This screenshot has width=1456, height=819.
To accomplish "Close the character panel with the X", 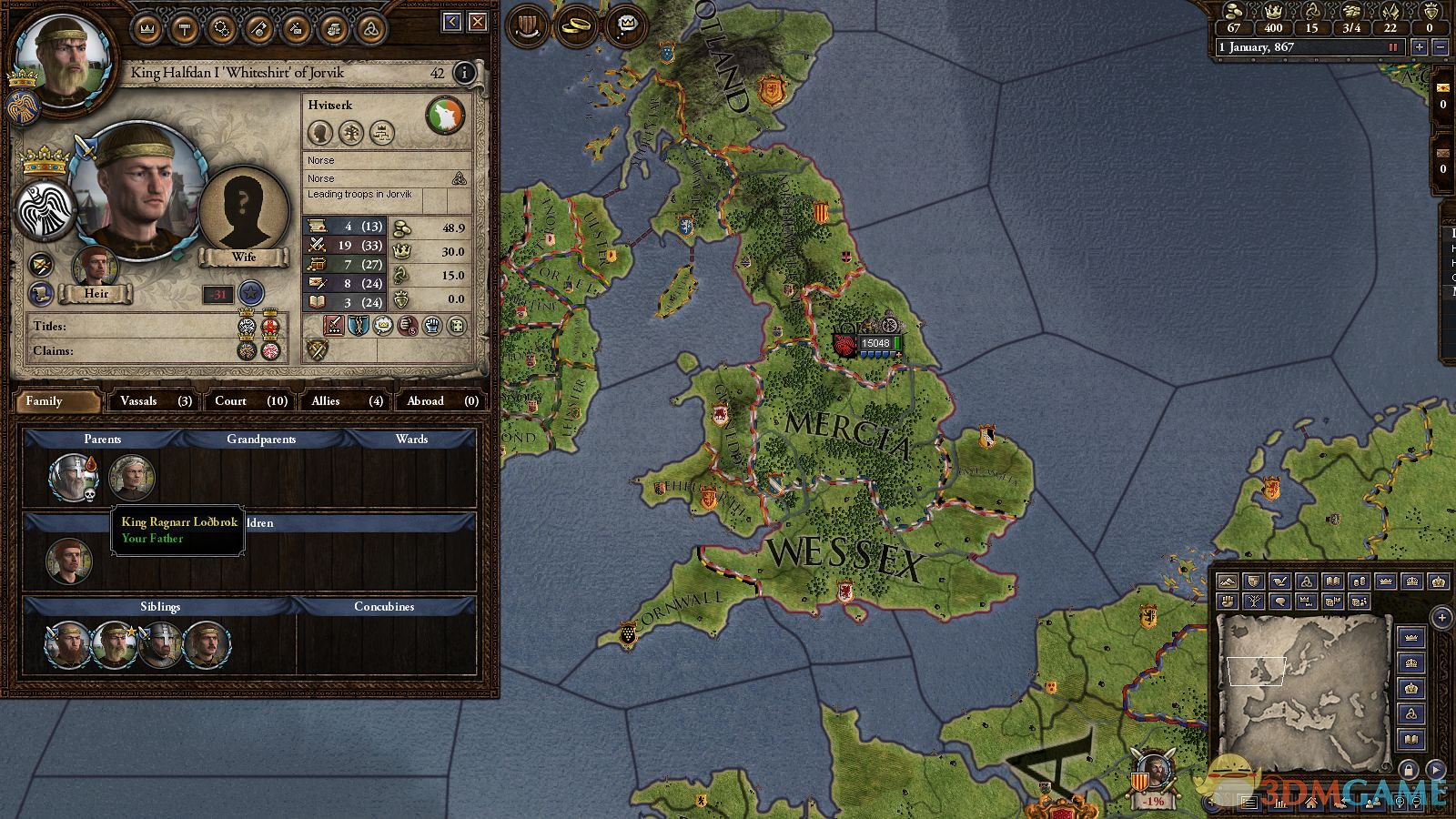I will click(x=477, y=22).
